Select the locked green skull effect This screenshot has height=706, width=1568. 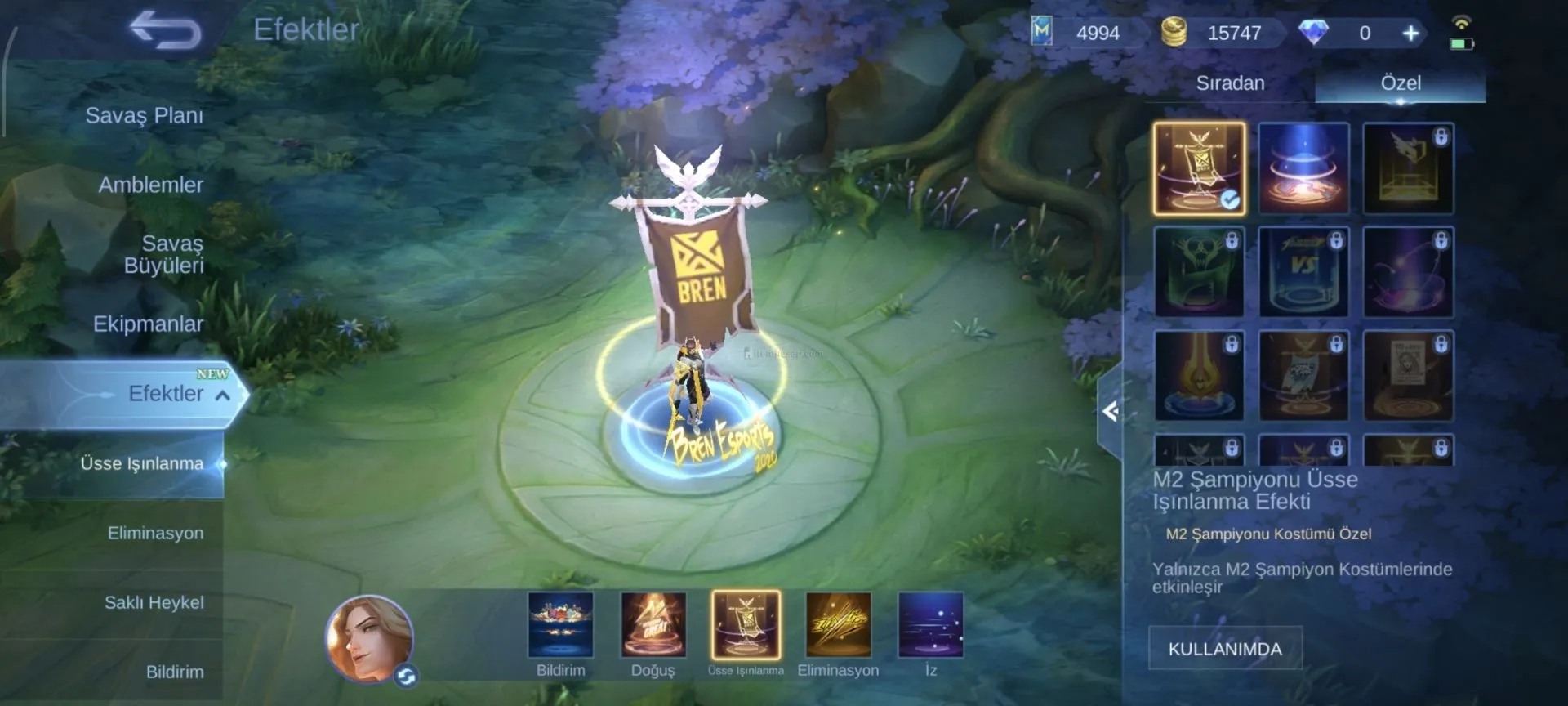[x=1199, y=273]
